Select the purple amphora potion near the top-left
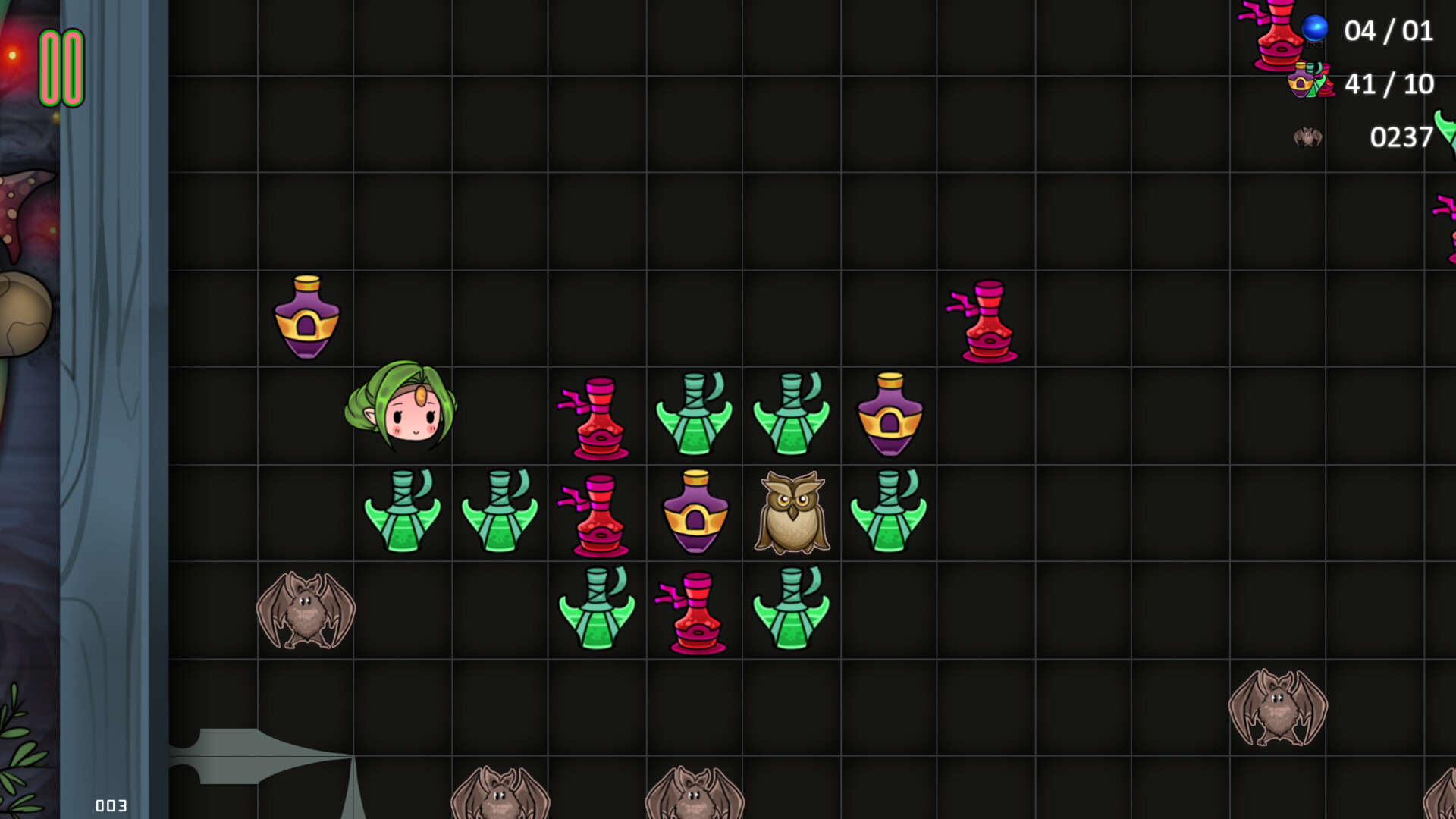The image size is (1456, 819). point(307,317)
